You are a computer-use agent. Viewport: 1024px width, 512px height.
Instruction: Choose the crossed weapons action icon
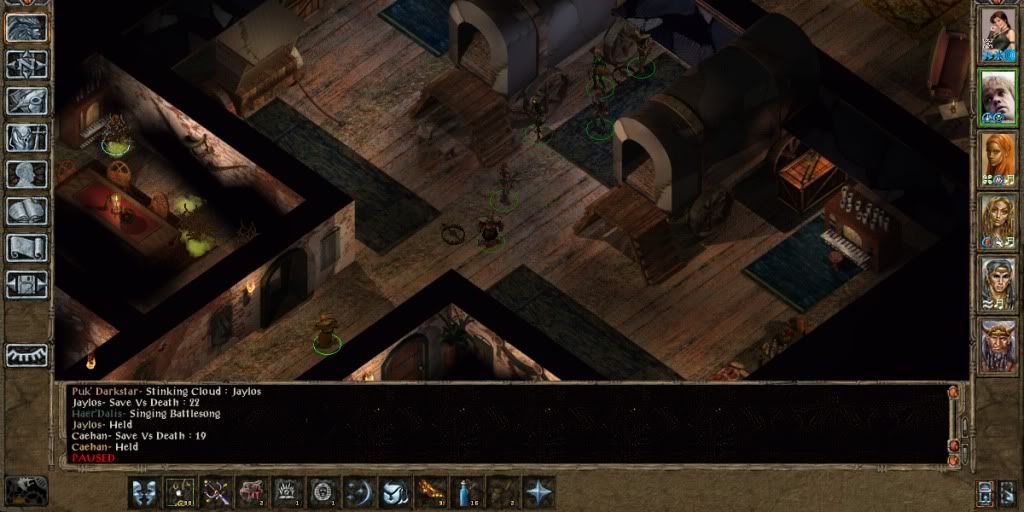pyautogui.click(x=216, y=492)
